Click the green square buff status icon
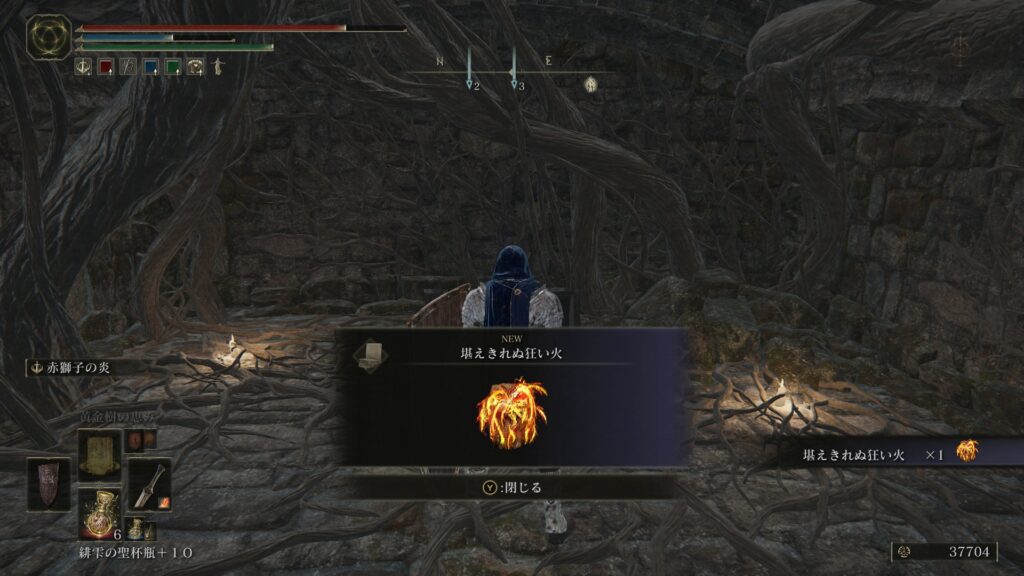1024x576 pixels. 173,67
